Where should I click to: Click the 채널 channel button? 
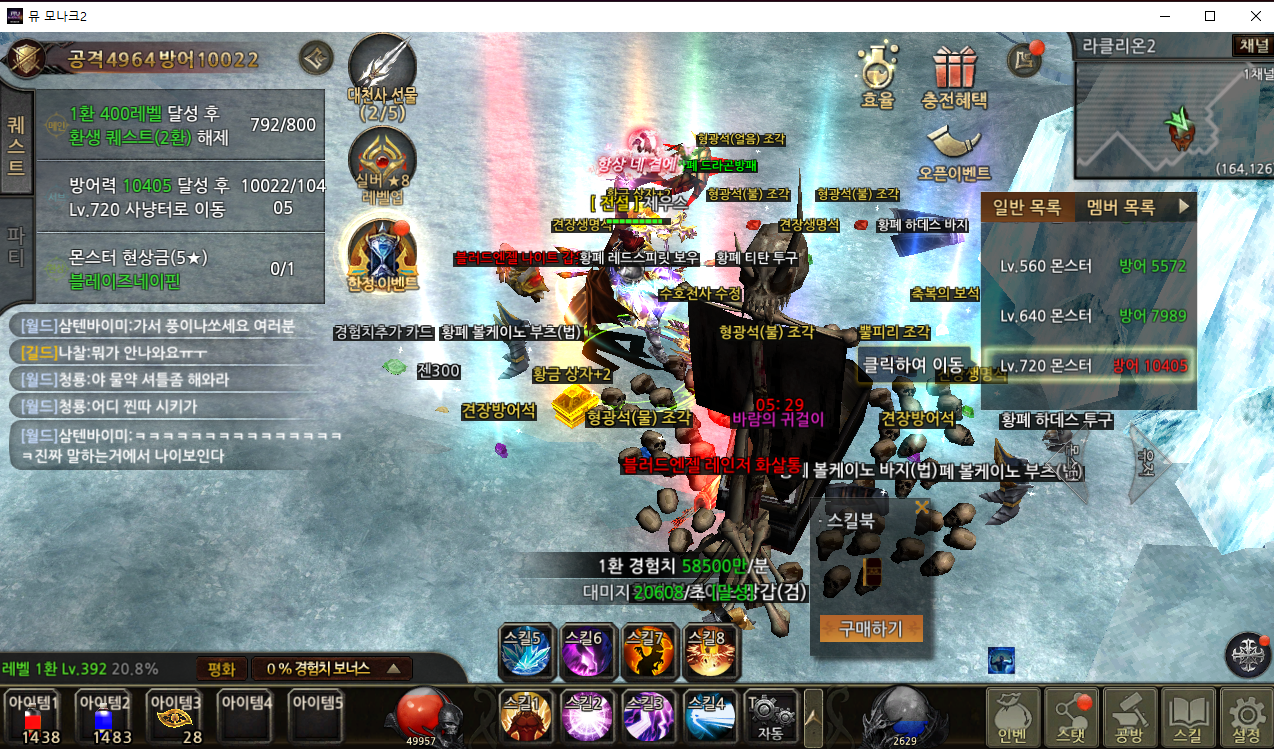point(1251,46)
